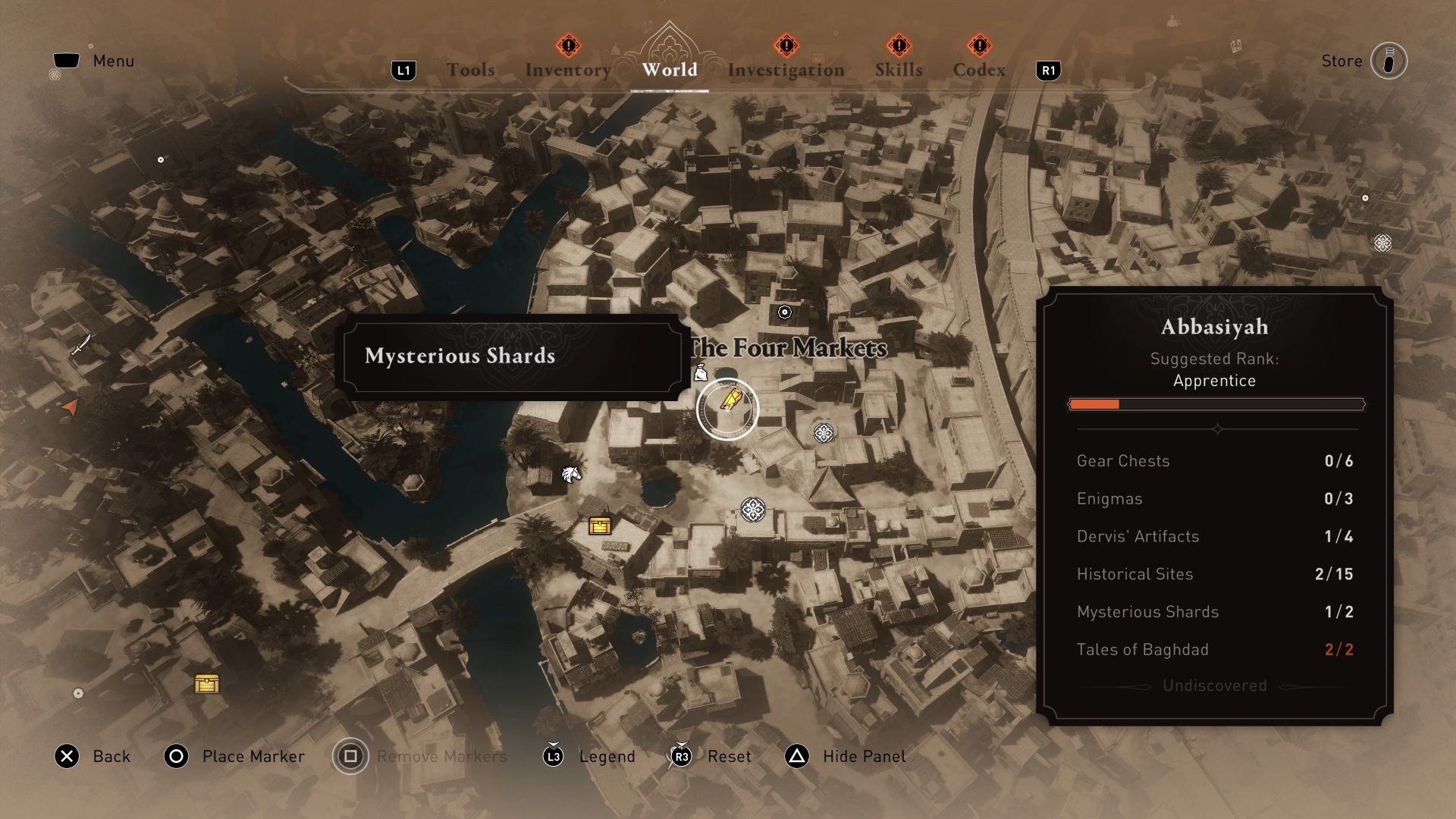Screen dimensions: 1456x819
Task: Click the gear chest icon near the bridge
Action: pyautogui.click(x=601, y=525)
